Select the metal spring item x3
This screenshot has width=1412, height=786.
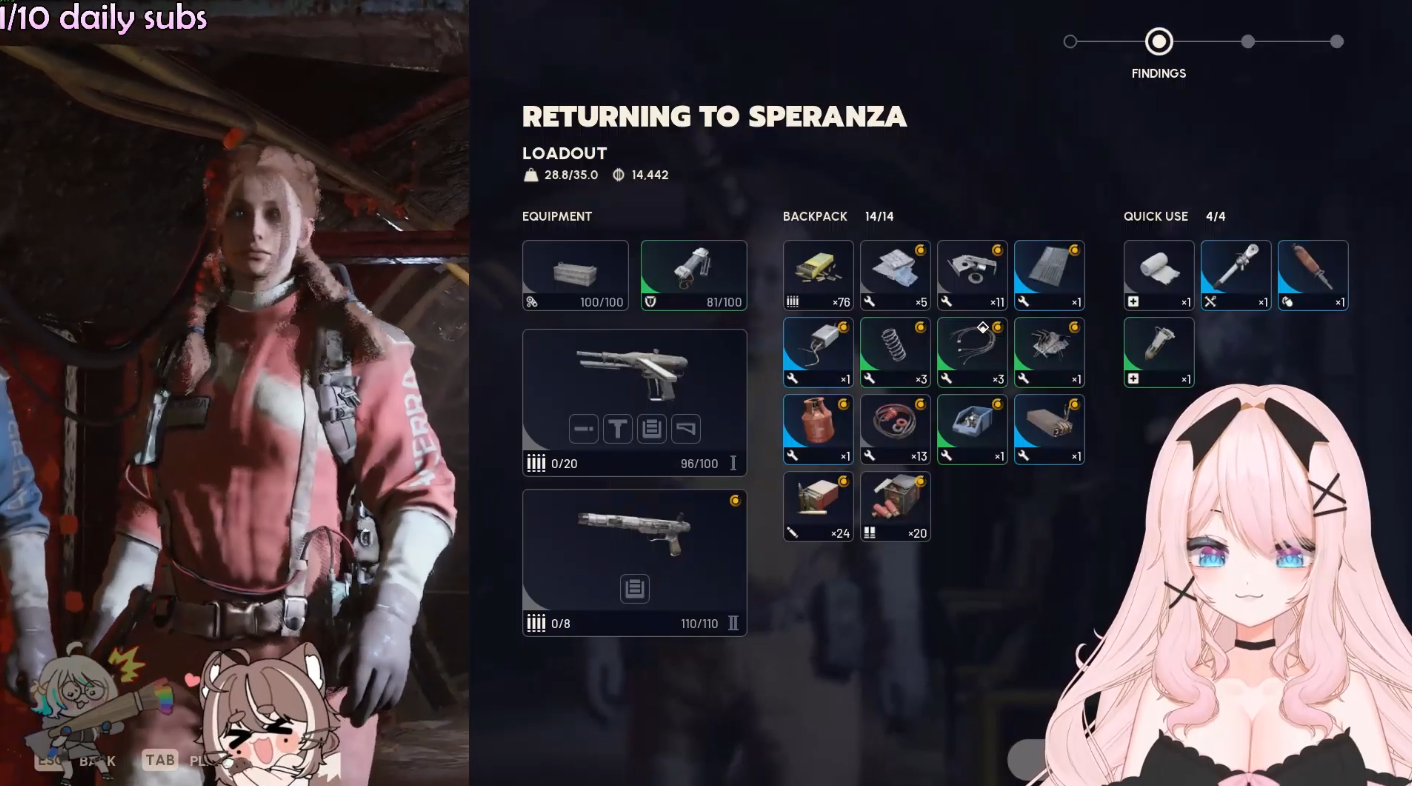(895, 352)
